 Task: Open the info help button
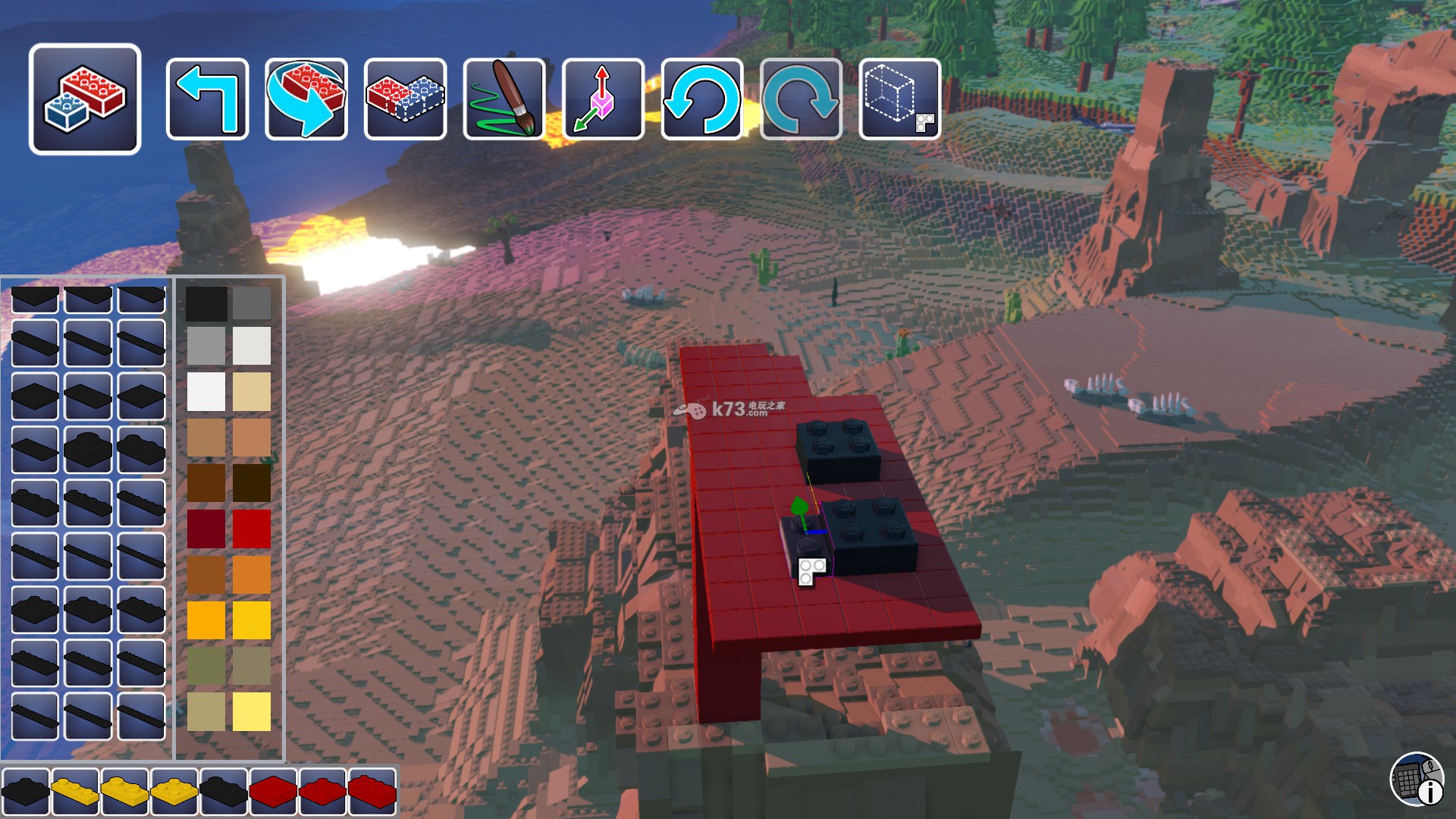(1417, 779)
